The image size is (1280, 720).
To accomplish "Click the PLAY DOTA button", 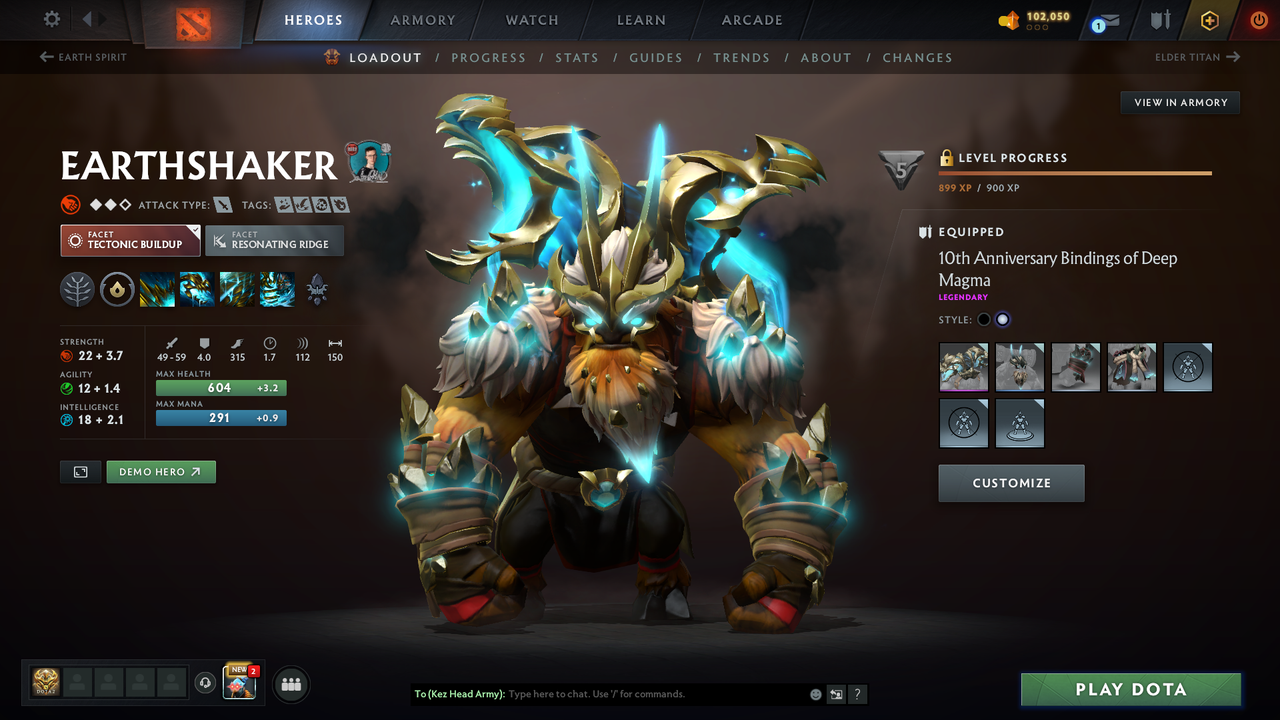I will coord(1130,689).
